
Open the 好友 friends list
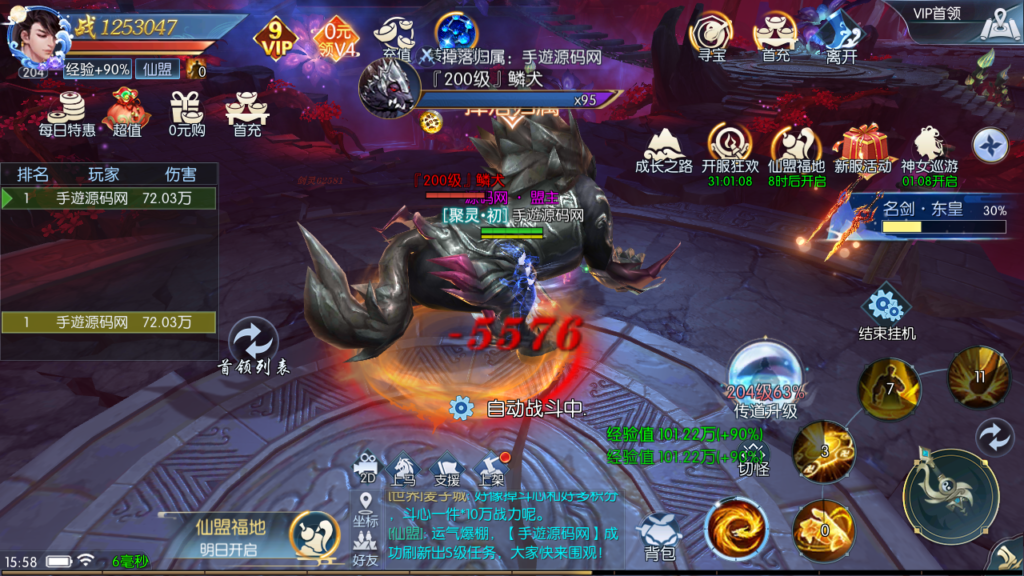pos(365,546)
